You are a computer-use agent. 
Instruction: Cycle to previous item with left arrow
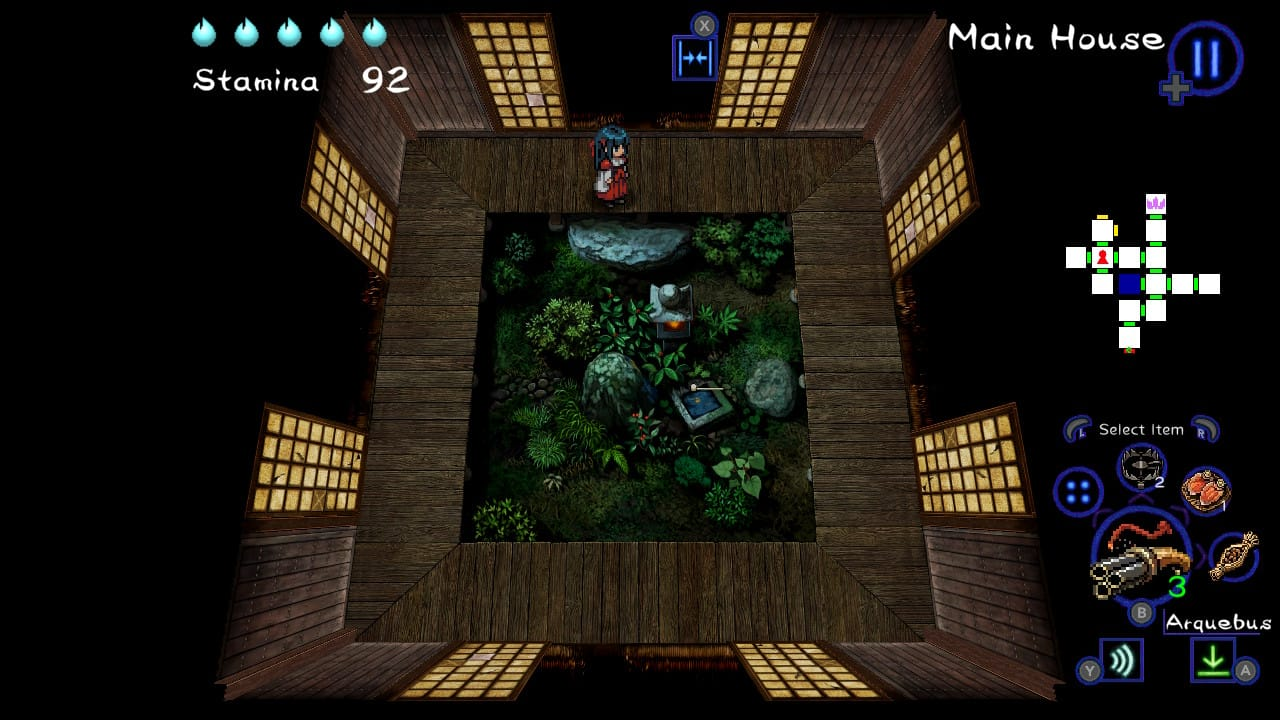pyautogui.click(x=1077, y=429)
